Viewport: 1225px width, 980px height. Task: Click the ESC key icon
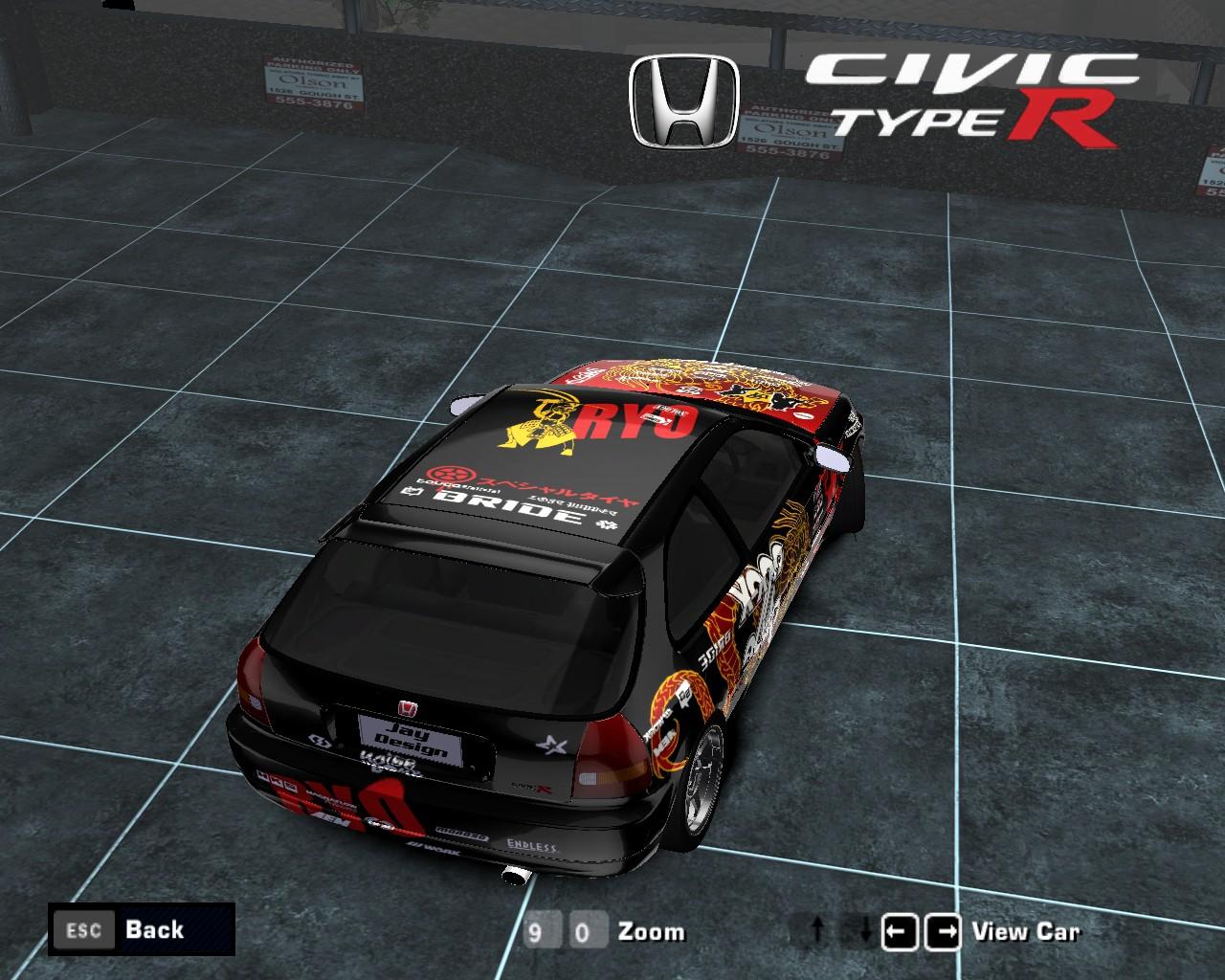[86, 929]
